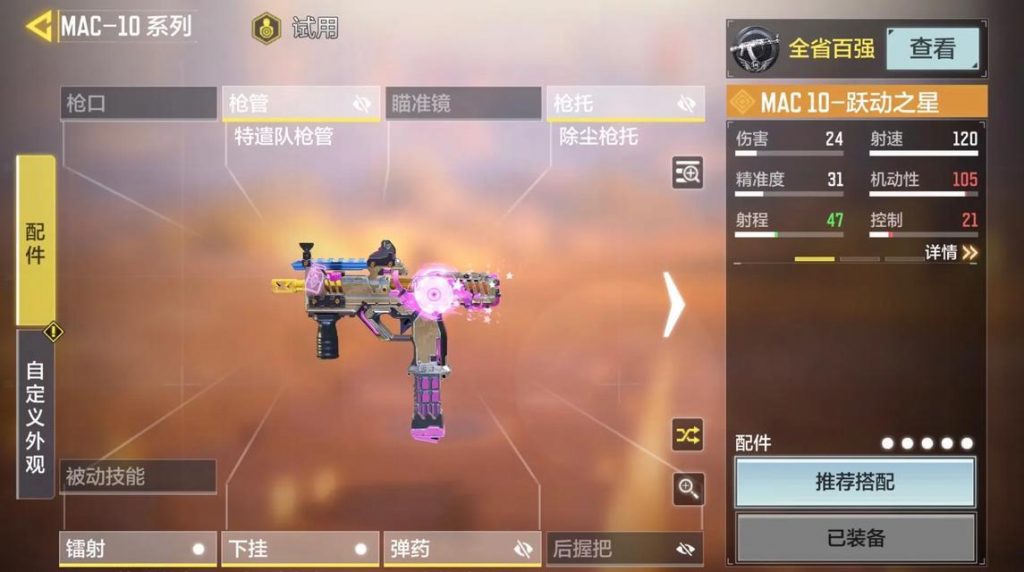Click the 试用 trial button
Viewport: 1024px width, 572px height.
(x=296, y=28)
